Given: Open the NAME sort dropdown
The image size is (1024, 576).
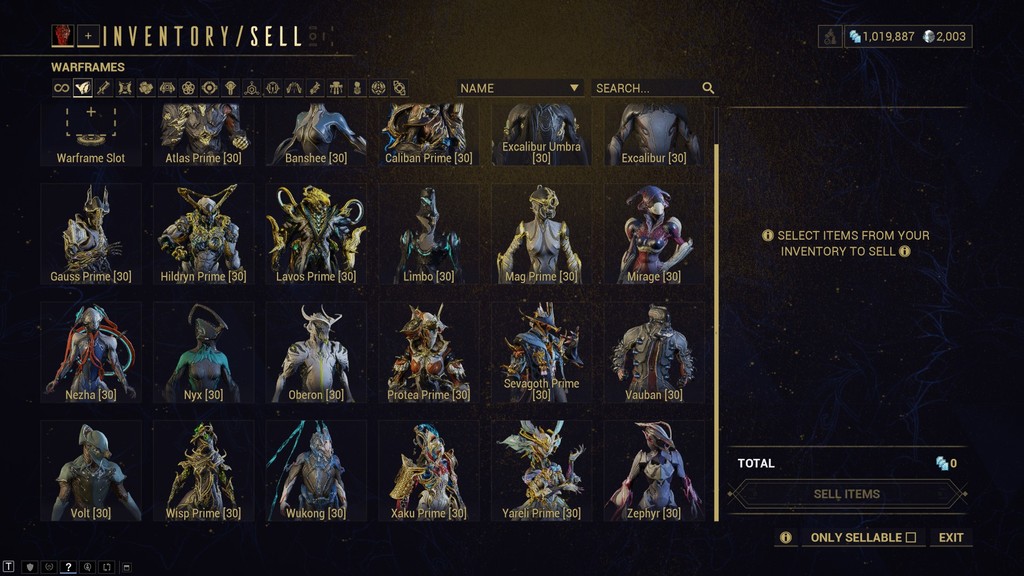Looking at the screenshot, I should (x=520, y=88).
